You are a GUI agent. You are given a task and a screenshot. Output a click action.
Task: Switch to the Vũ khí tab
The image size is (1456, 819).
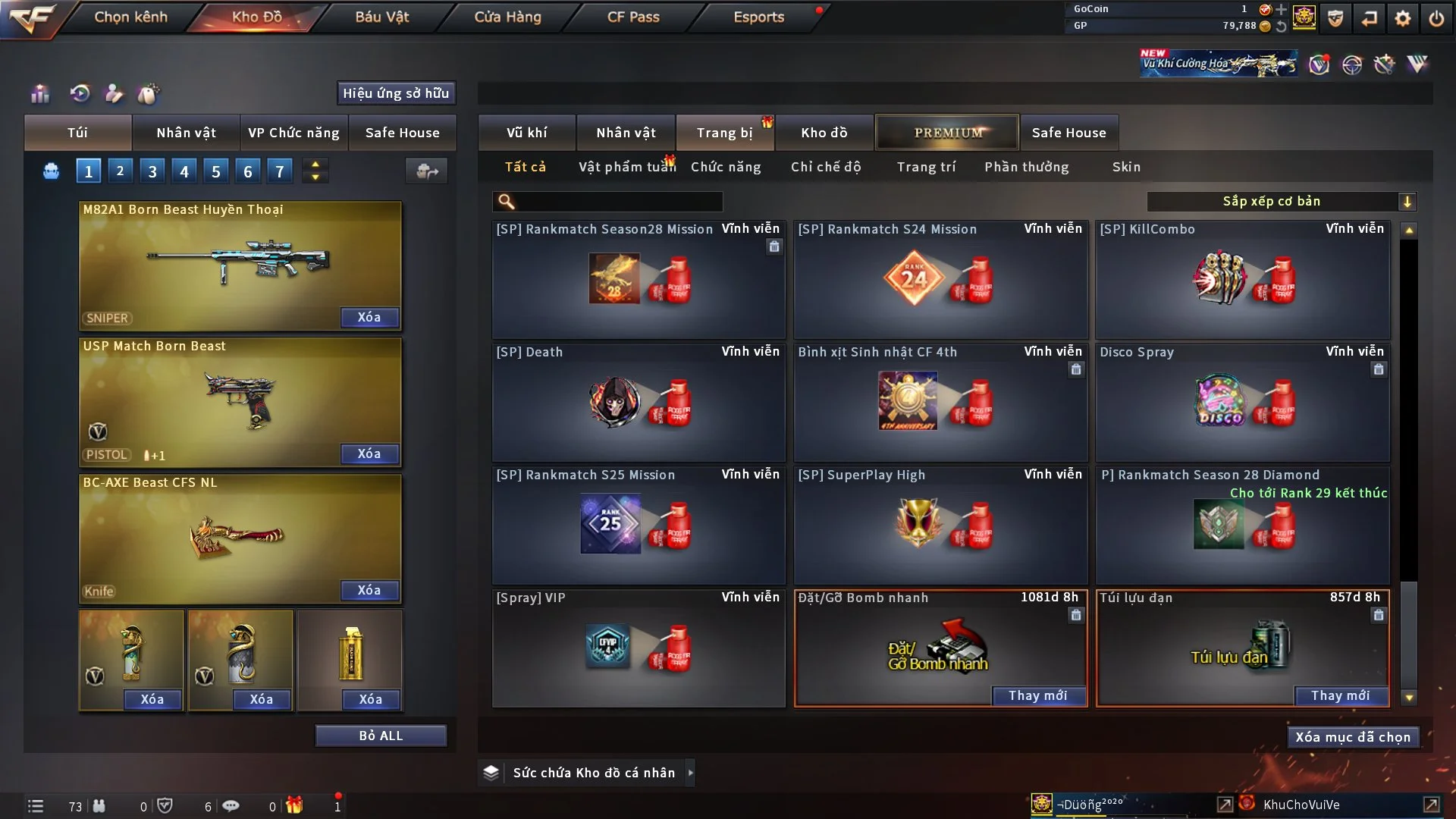(x=526, y=133)
